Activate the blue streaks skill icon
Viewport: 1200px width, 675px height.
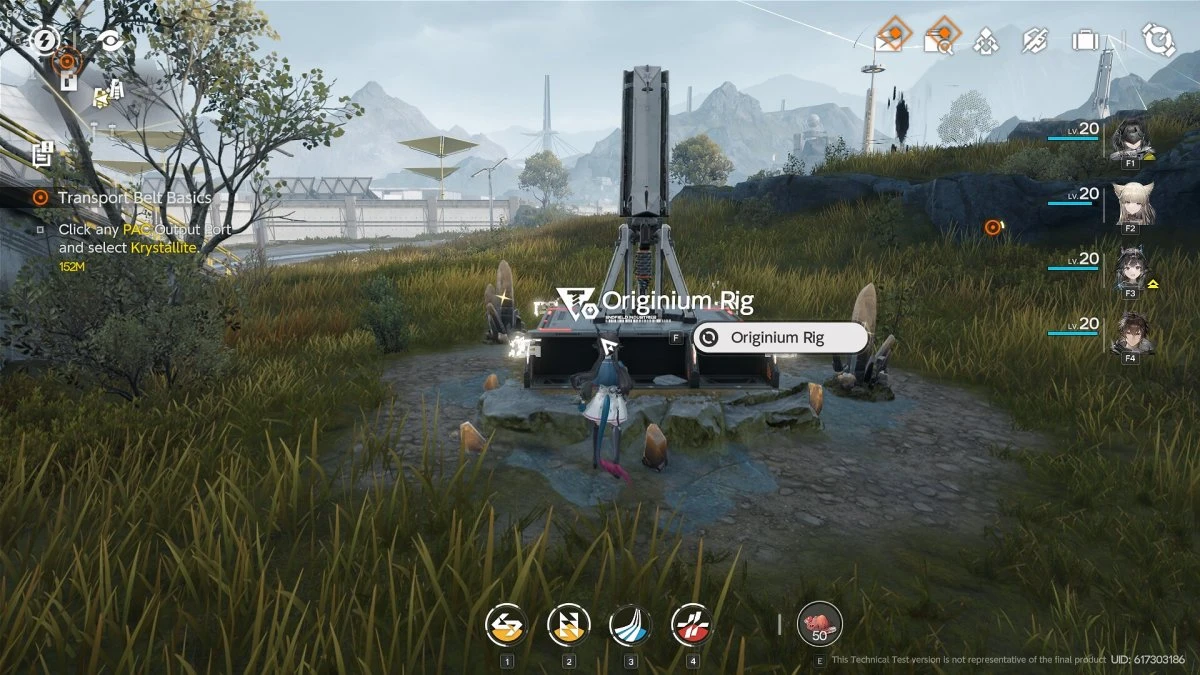tap(630, 626)
